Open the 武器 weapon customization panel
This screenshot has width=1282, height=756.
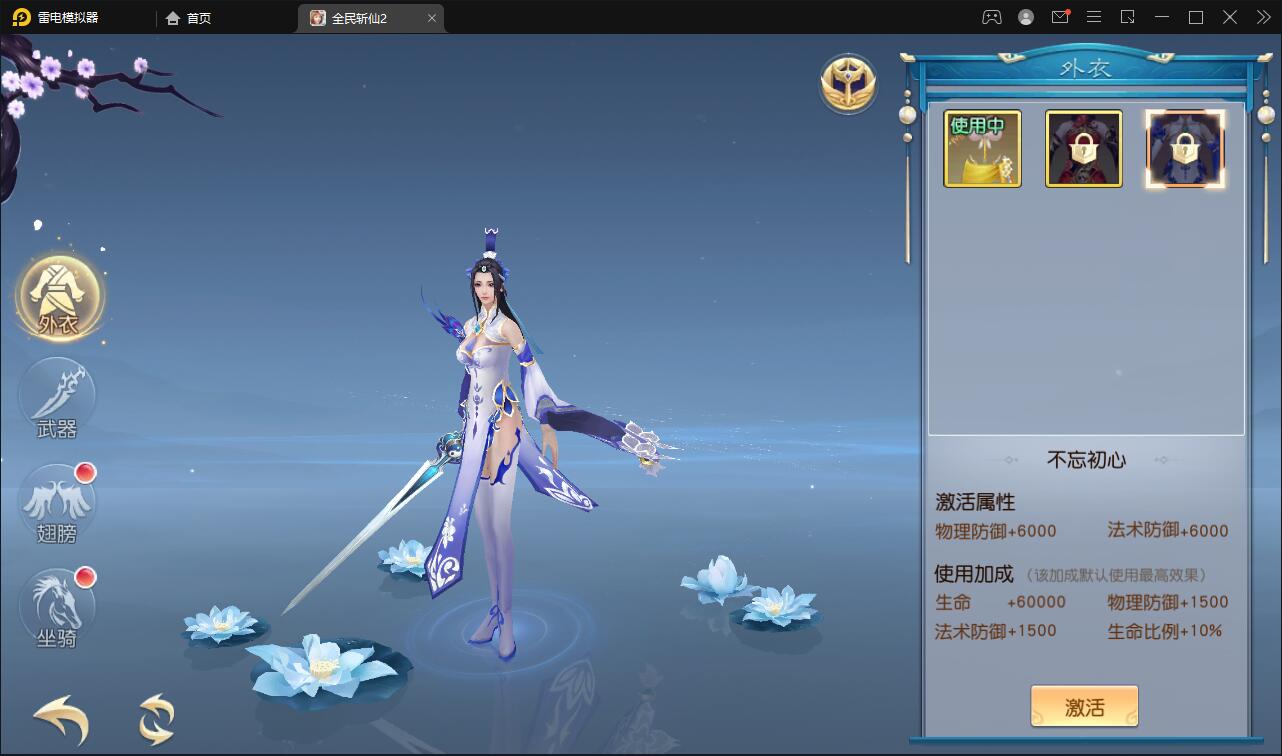click(x=58, y=399)
